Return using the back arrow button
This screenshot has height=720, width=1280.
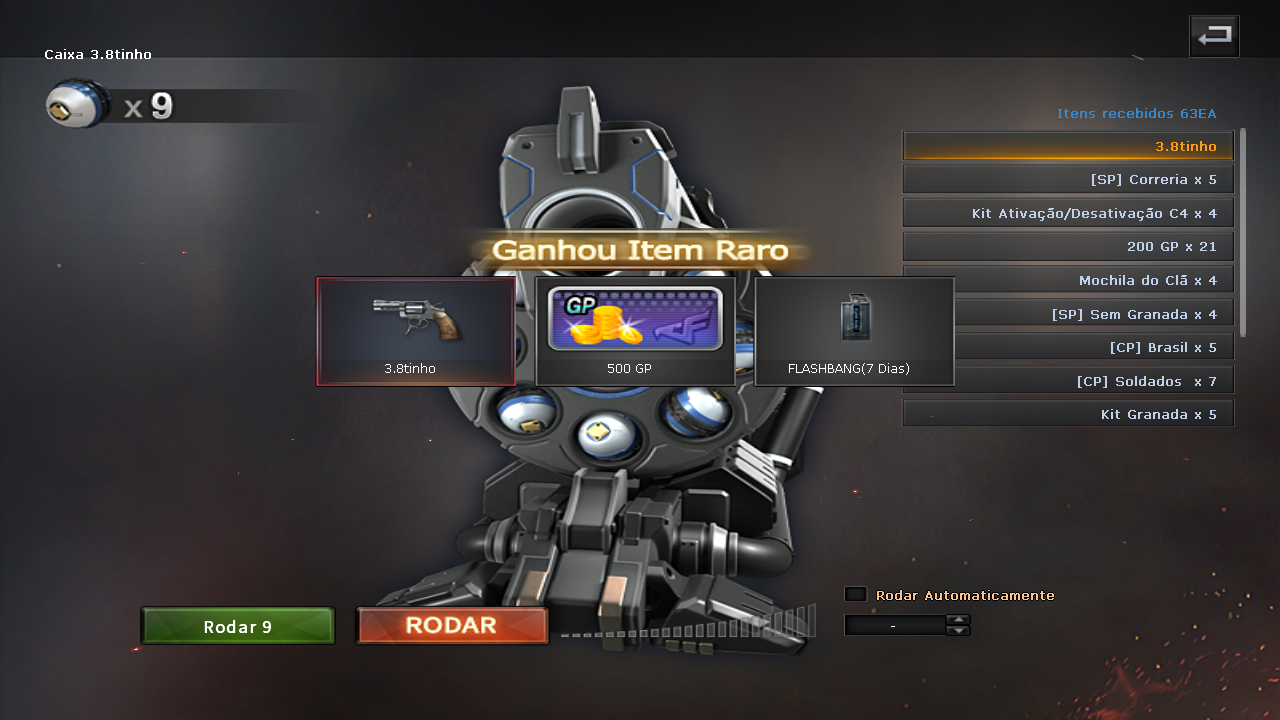point(1214,37)
